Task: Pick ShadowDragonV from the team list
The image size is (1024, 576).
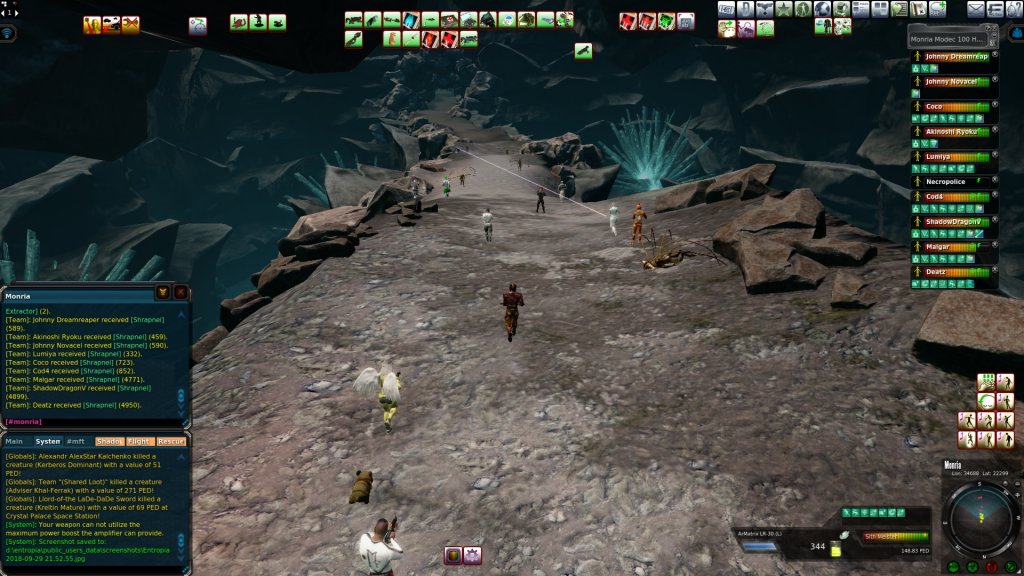Action: pos(951,221)
